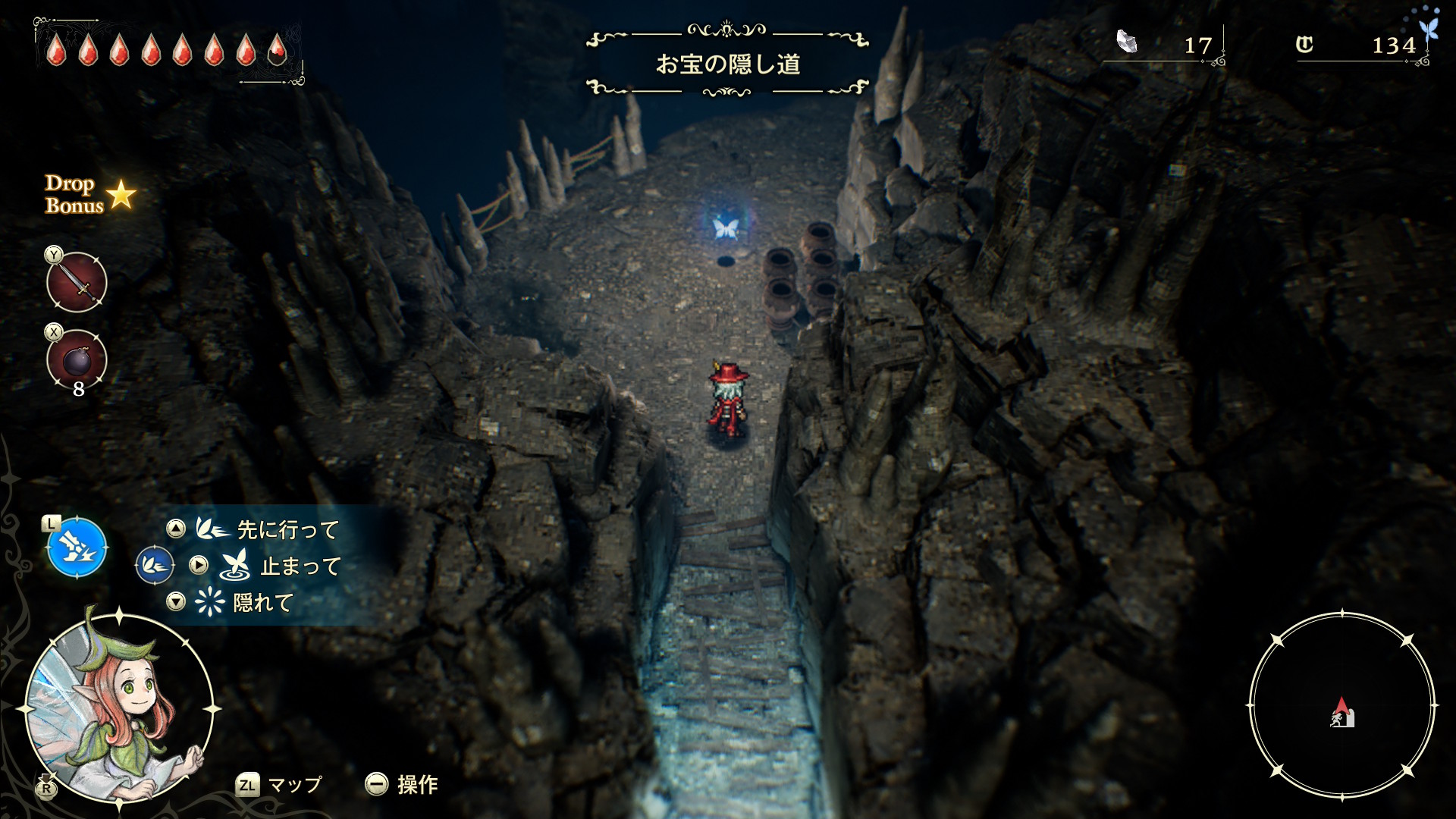Image resolution: width=1456 pixels, height=819 pixels.
Task: Select the sword weapon icon
Action: click(77, 283)
